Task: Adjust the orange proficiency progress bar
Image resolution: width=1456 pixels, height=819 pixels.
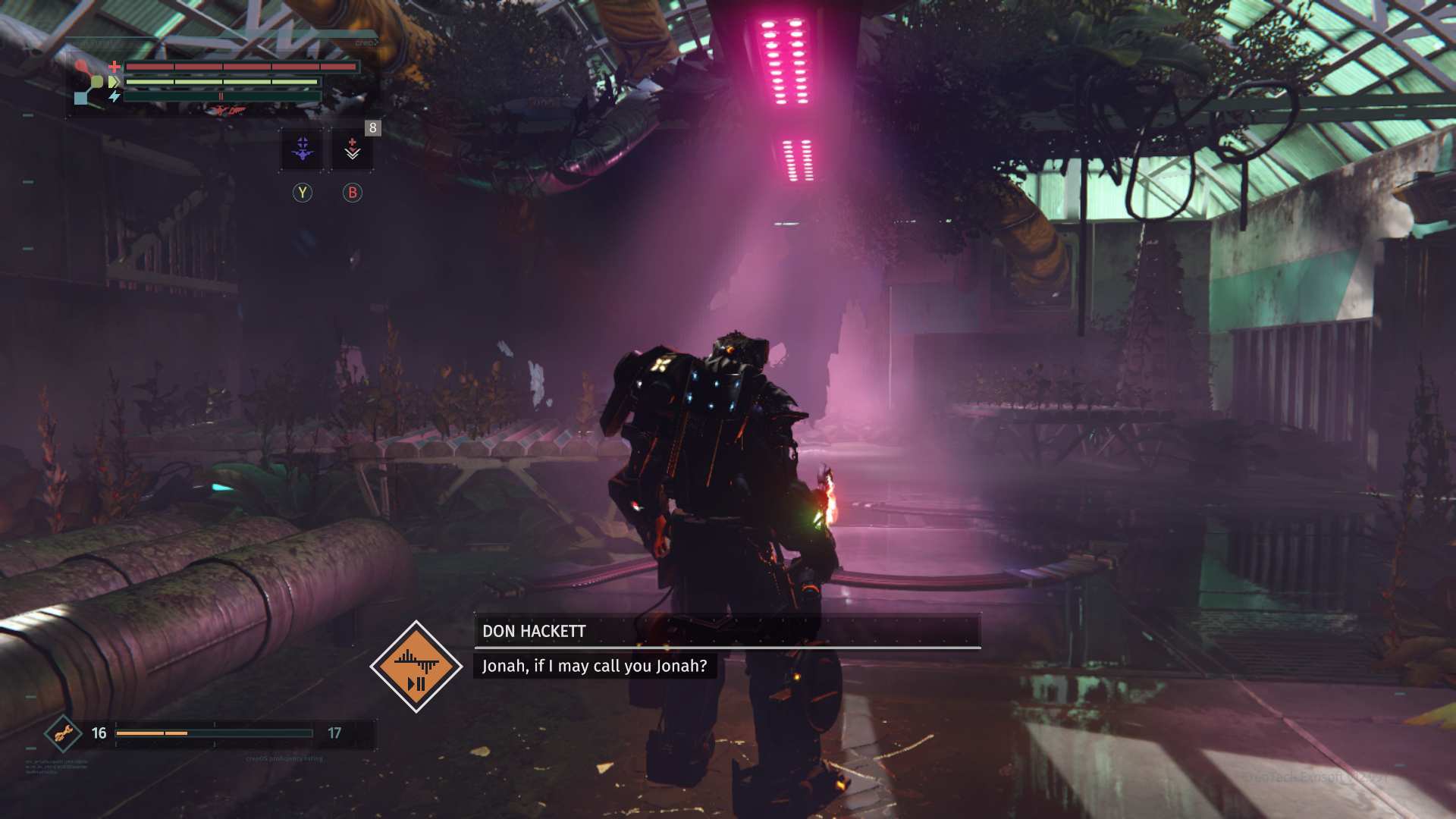Action: click(152, 733)
